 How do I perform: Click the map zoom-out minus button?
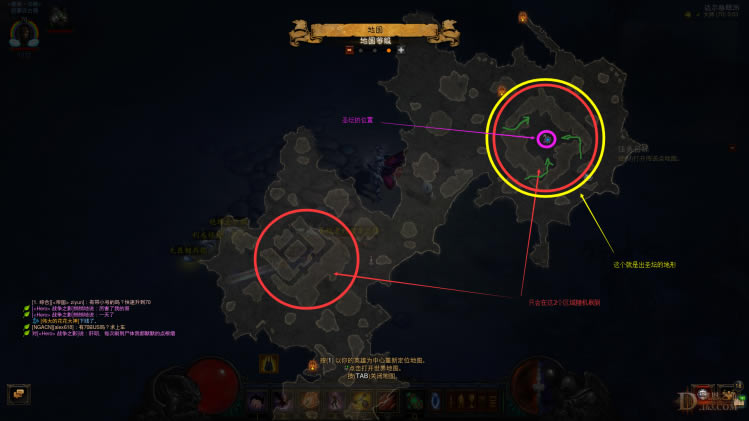click(x=349, y=49)
